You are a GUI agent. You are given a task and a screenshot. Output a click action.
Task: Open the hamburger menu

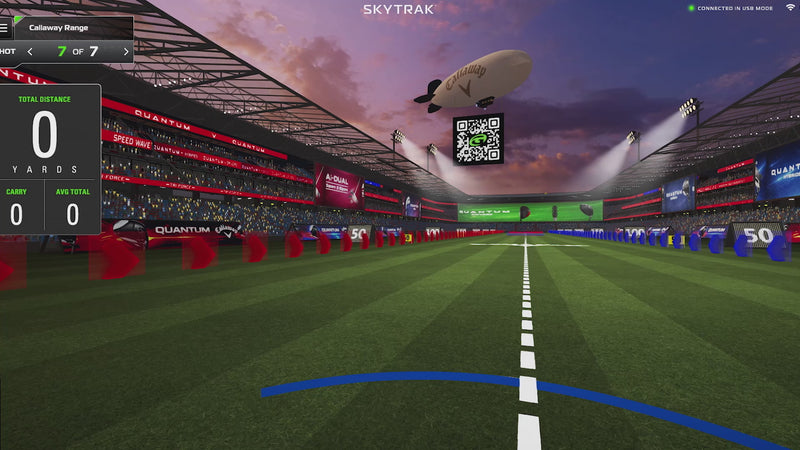[5, 28]
